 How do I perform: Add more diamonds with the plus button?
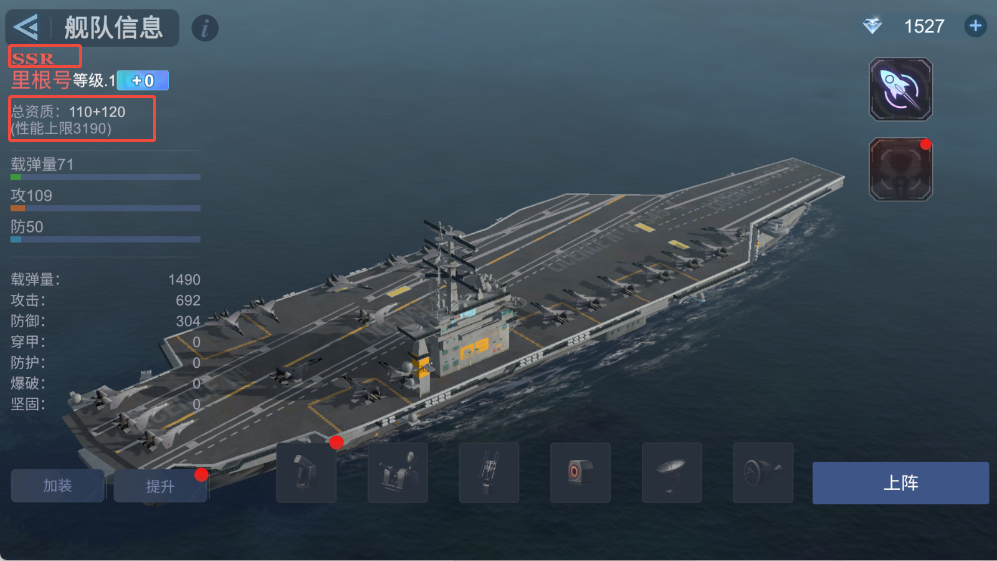tap(975, 26)
